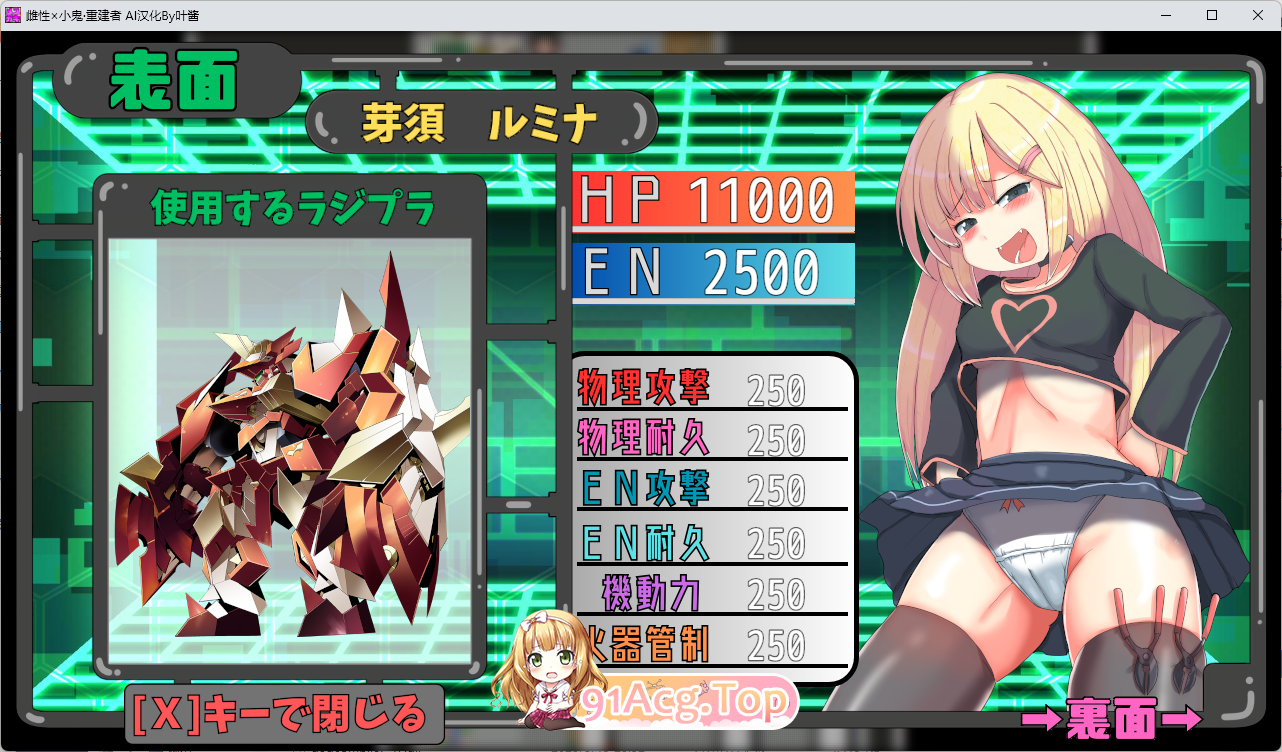Image resolution: width=1282 pixels, height=752 pixels.
Task: Expand the 芽須 ルミナ name plate
Action: (483, 120)
